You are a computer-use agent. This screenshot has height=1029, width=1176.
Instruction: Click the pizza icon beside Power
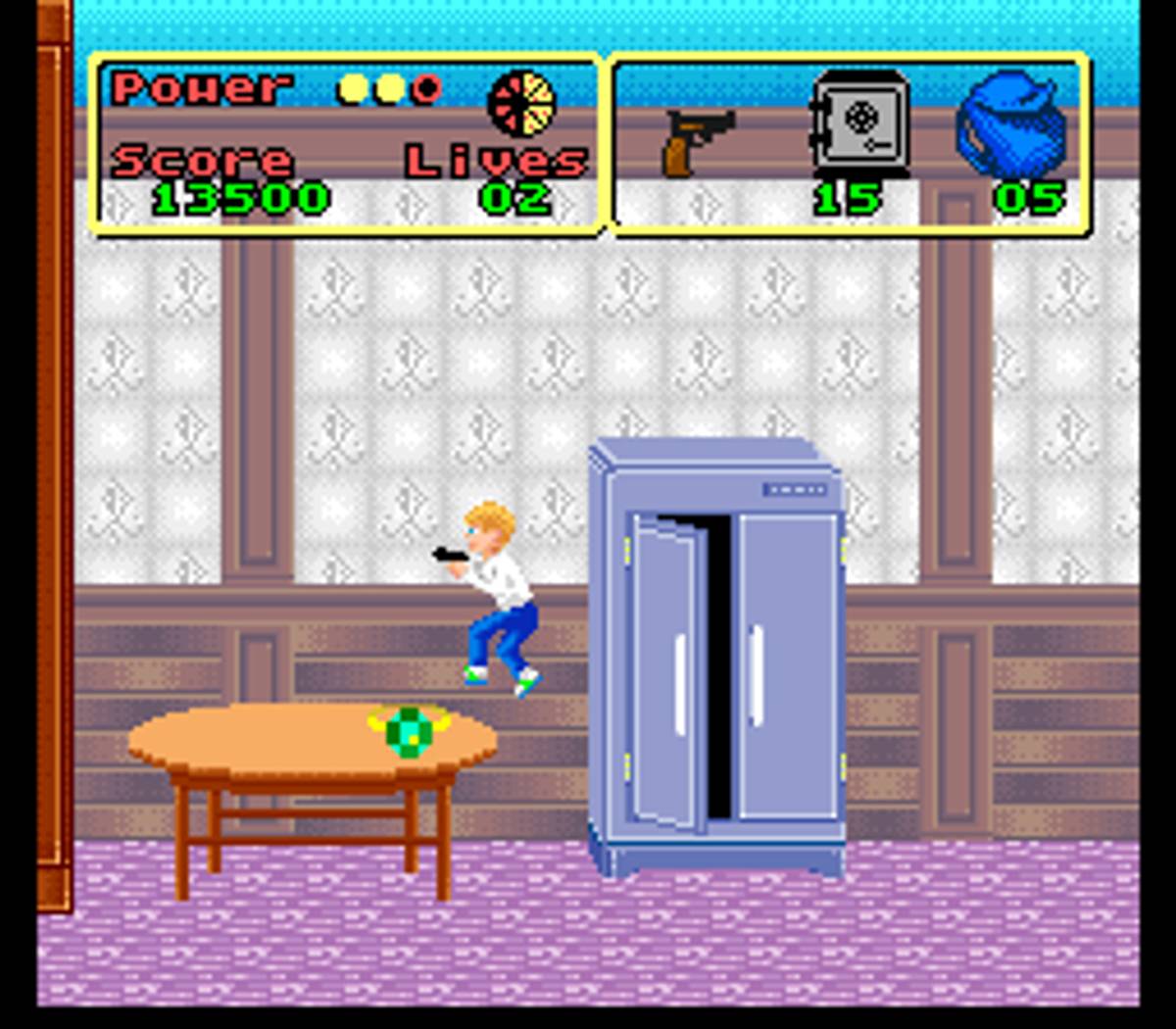click(x=521, y=104)
